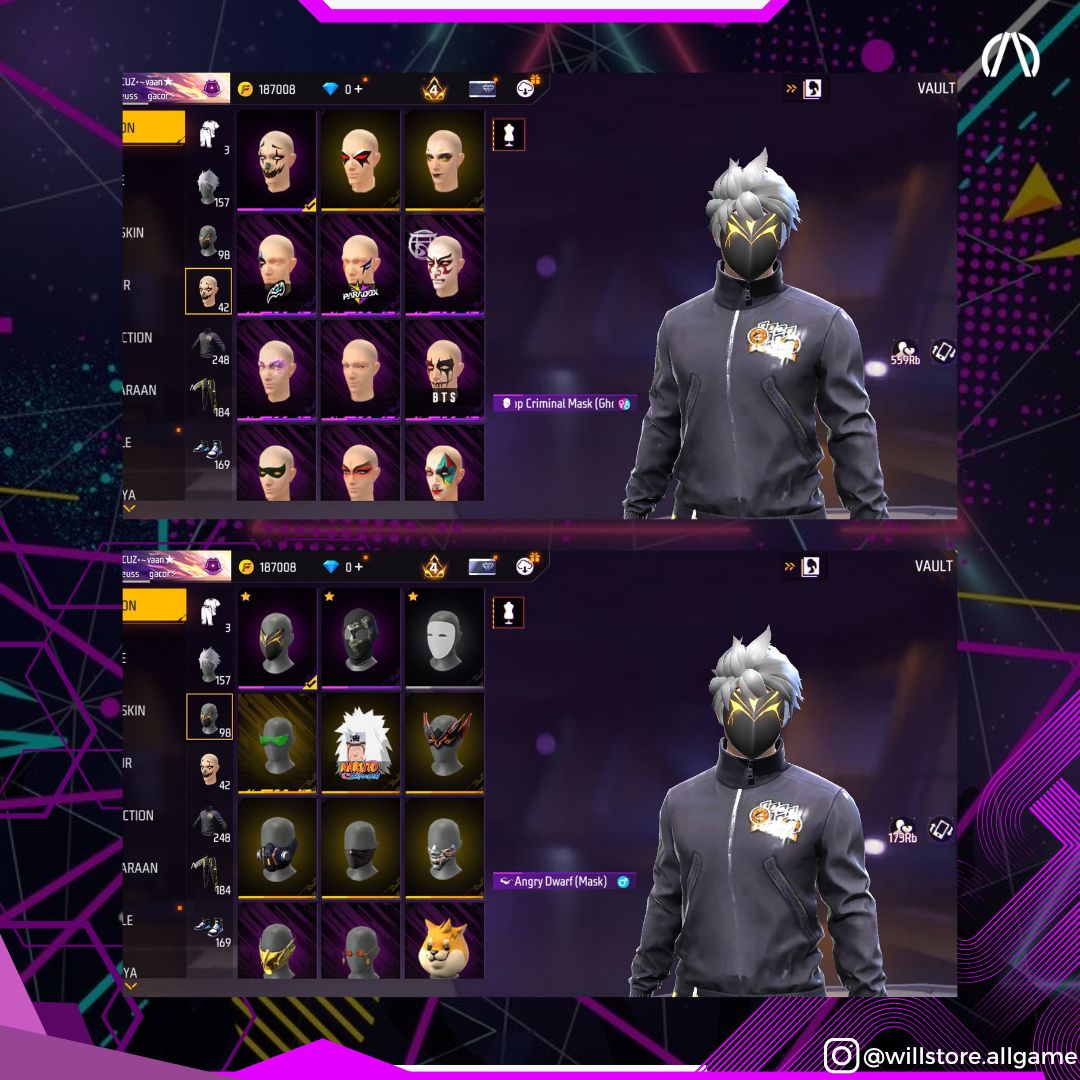This screenshot has width=1080, height=1080.
Task: Choose the plain white mask item
Action: click(x=444, y=638)
